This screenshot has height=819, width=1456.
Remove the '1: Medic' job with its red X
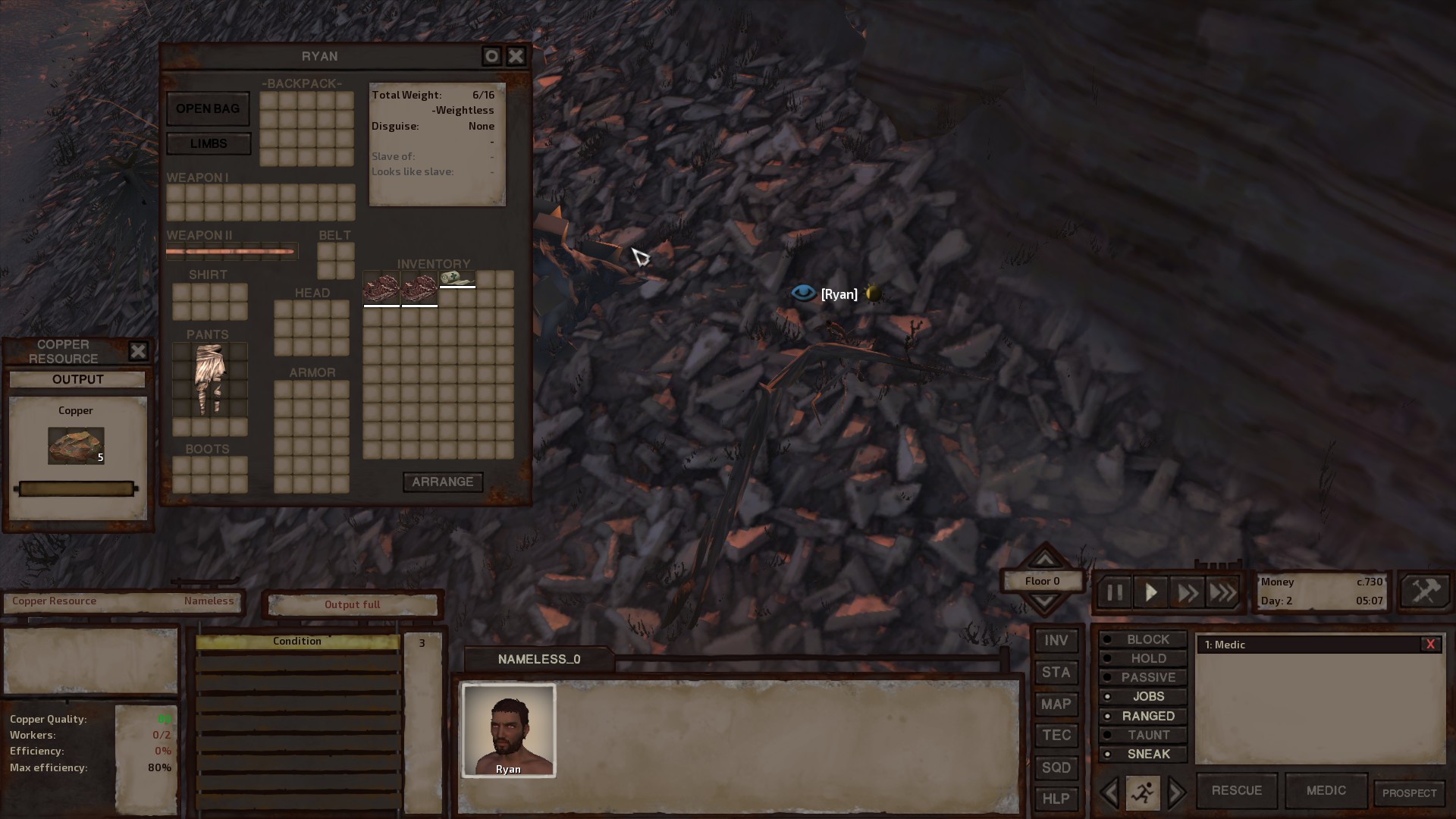[x=1431, y=644]
